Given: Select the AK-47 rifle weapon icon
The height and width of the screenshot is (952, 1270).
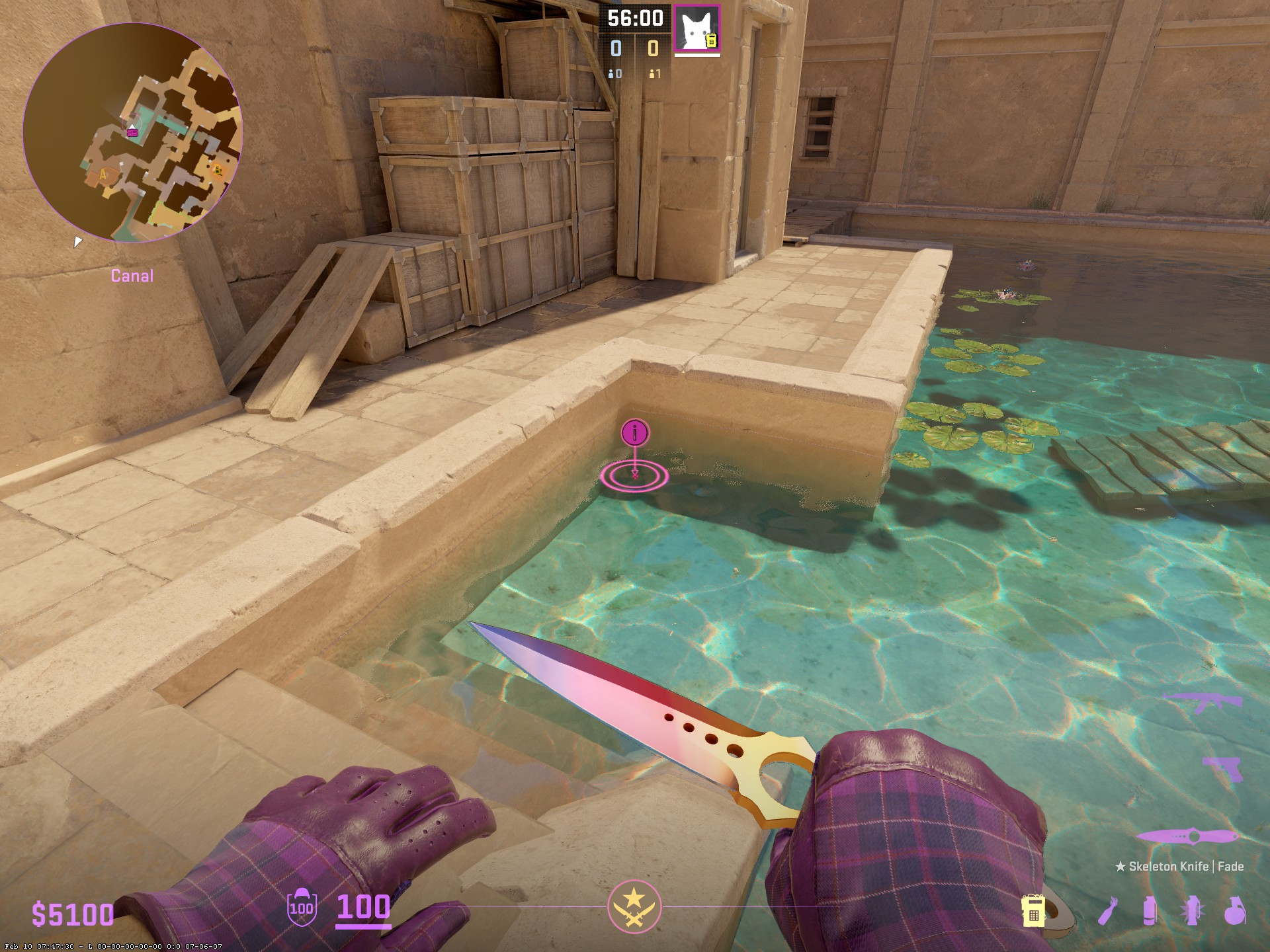Looking at the screenshot, I should click(1197, 703).
